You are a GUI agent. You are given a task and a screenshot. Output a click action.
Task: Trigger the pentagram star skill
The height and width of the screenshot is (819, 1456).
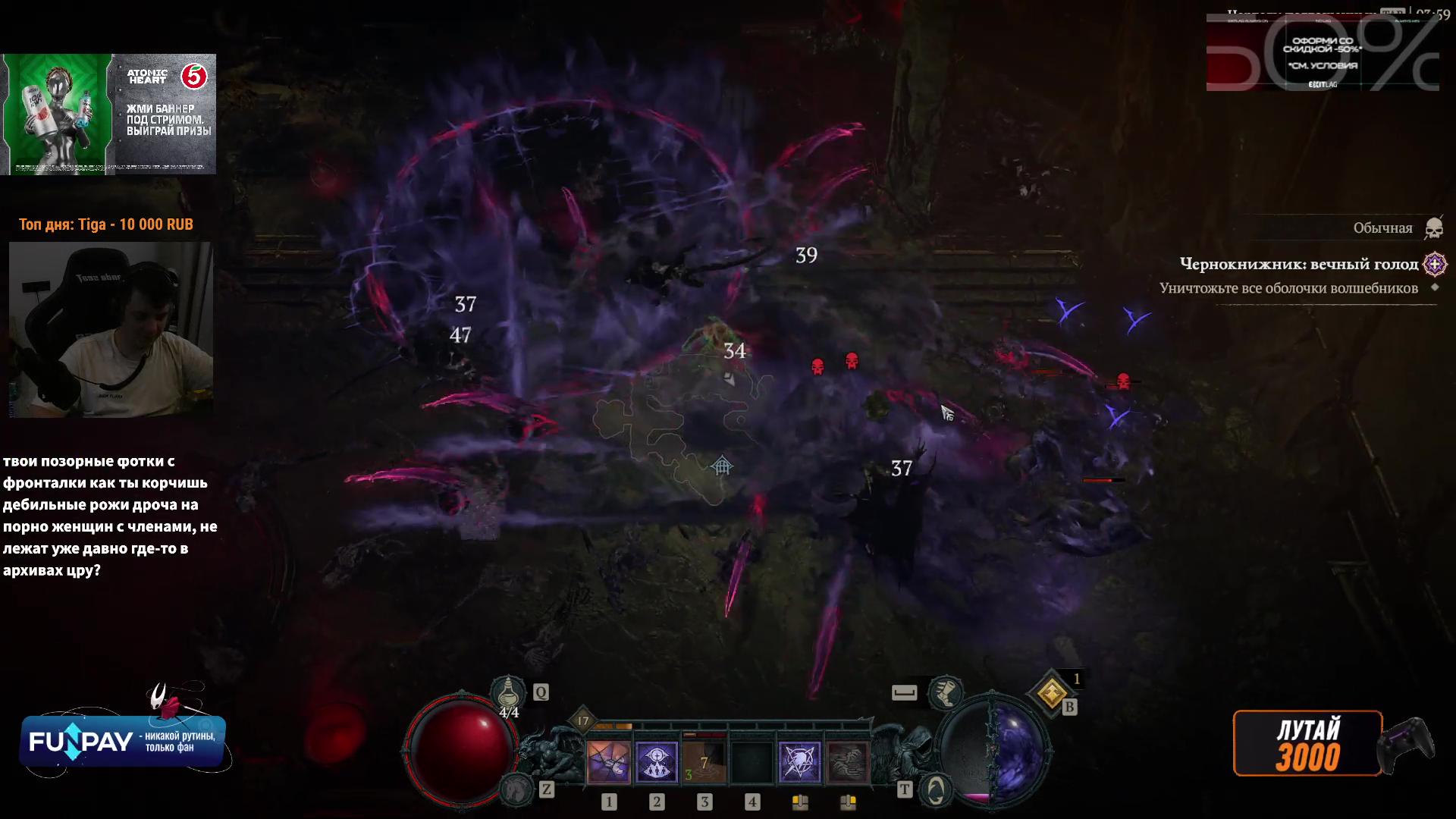(799, 761)
